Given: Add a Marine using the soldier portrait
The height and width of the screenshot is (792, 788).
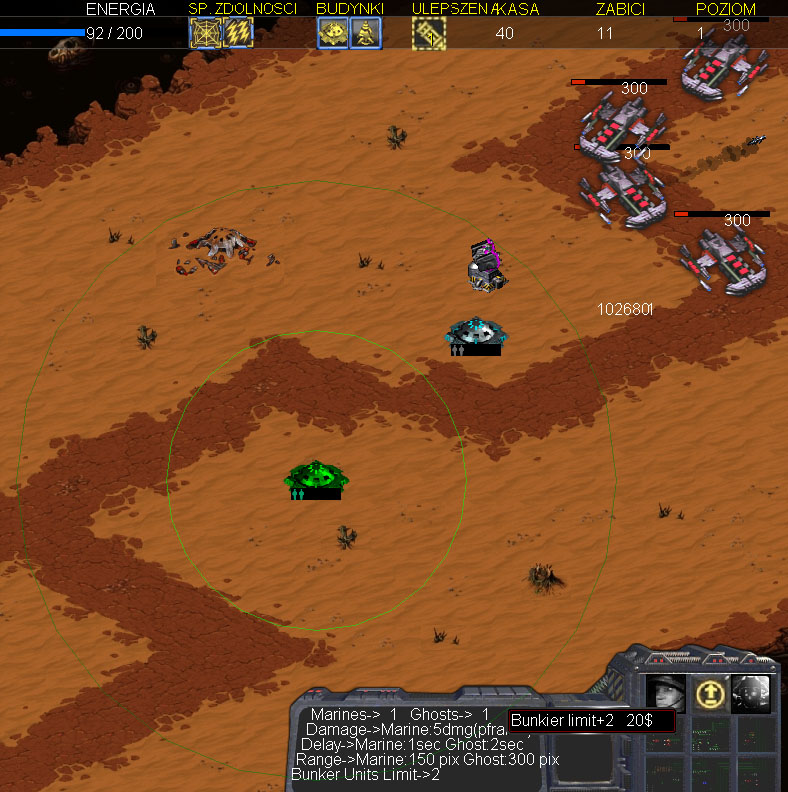Looking at the screenshot, I should (666, 693).
